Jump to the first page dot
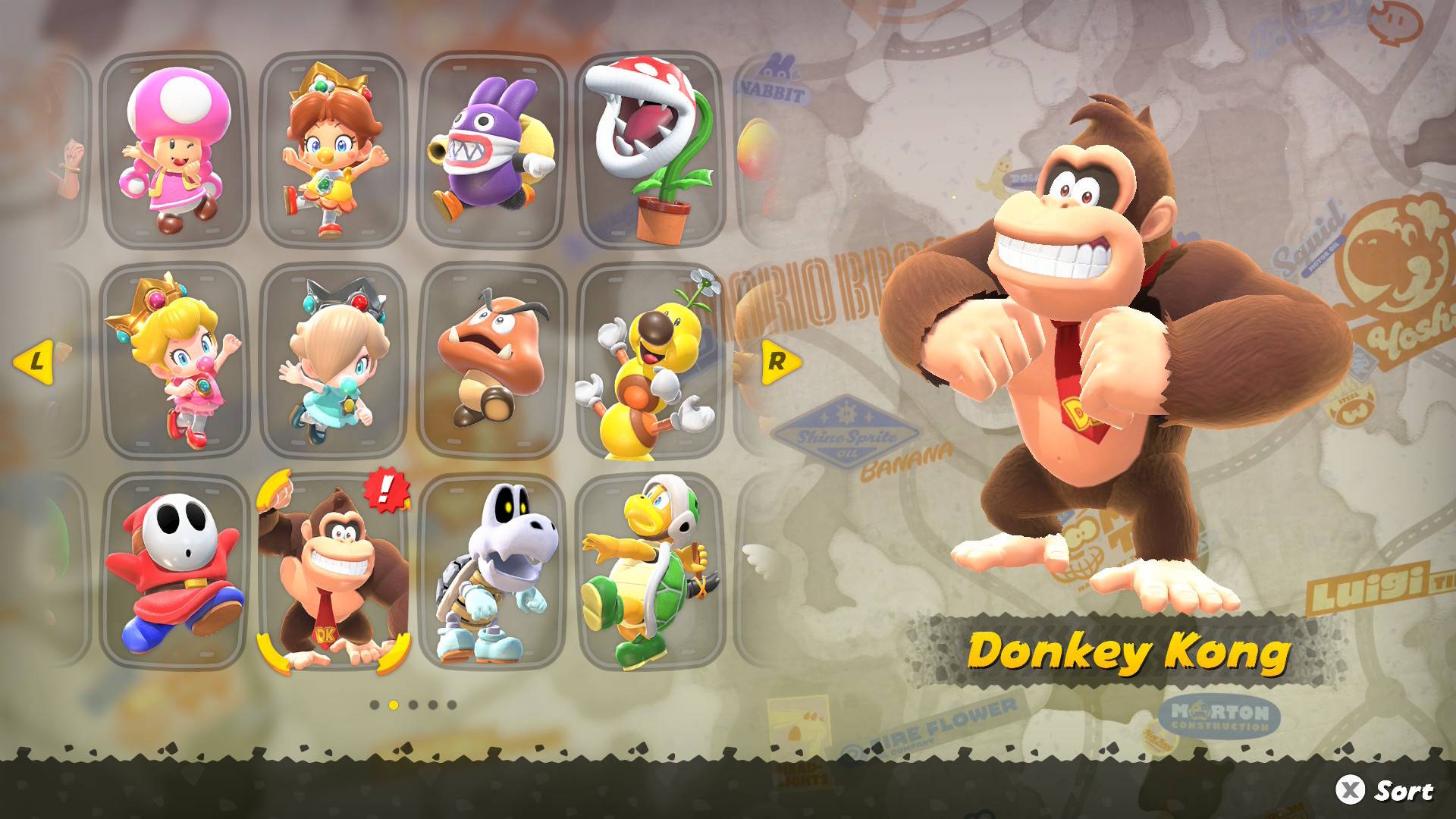Screen dimensions: 1456x819 point(375,705)
